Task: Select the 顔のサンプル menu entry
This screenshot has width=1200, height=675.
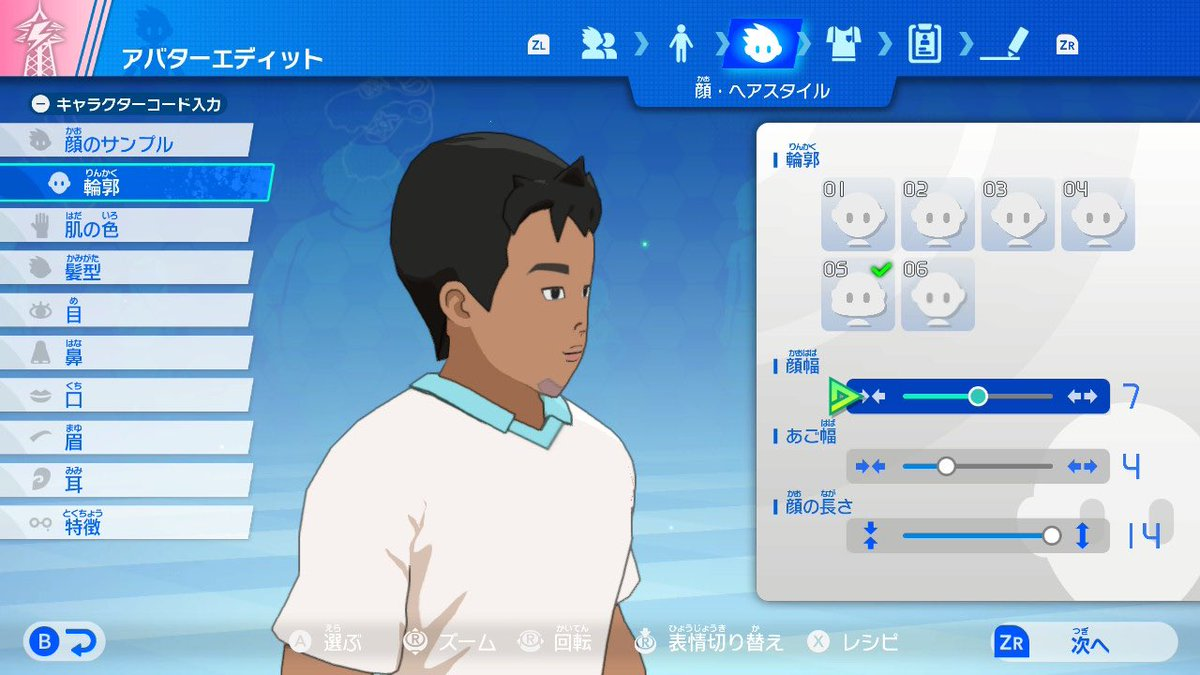Action: (x=125, y=141)
